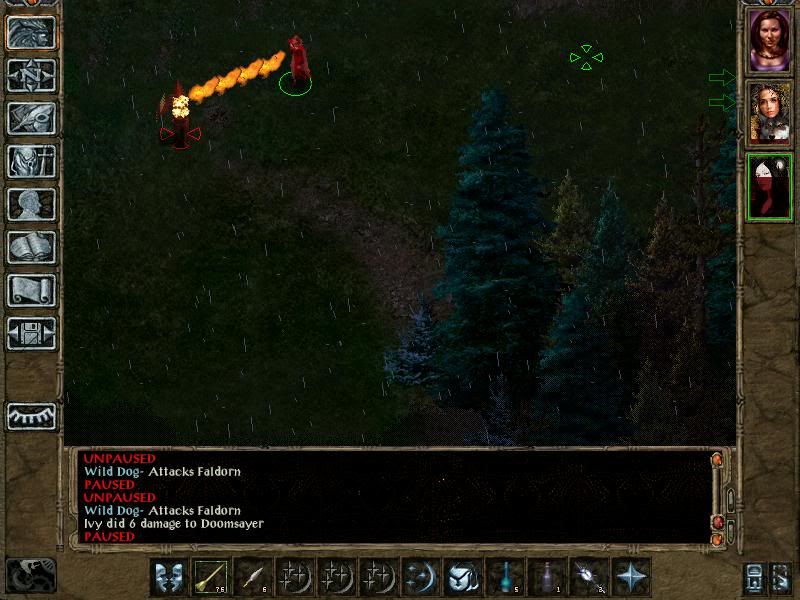This screenshot has width=800, height=600.
Task: Open the options menu with the floppy disk icon
Action: point(31,333)
